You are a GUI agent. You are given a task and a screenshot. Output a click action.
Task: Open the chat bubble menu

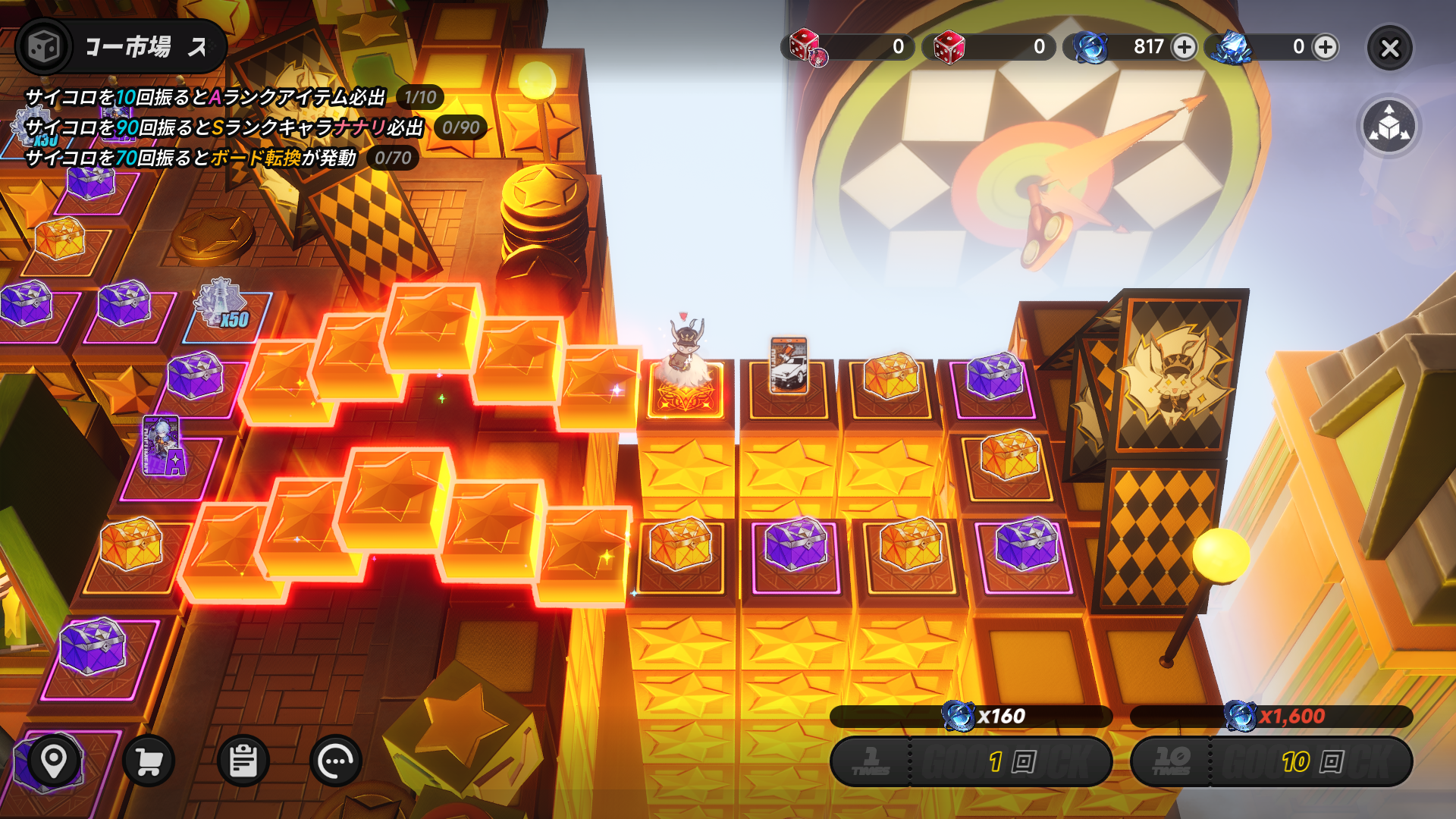click(336, 761)
